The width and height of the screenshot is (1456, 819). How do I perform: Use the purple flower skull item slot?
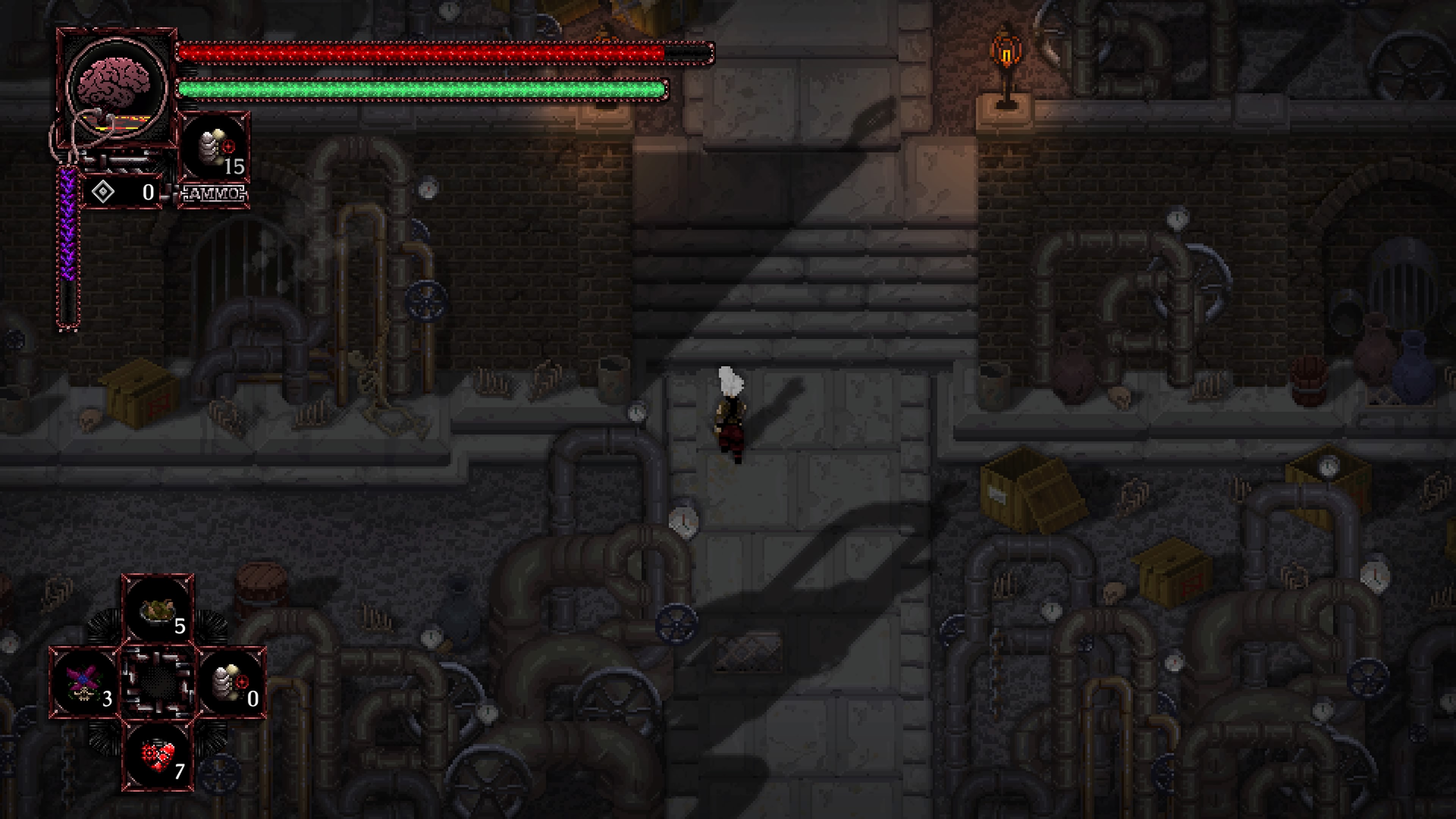coord(85,683)
